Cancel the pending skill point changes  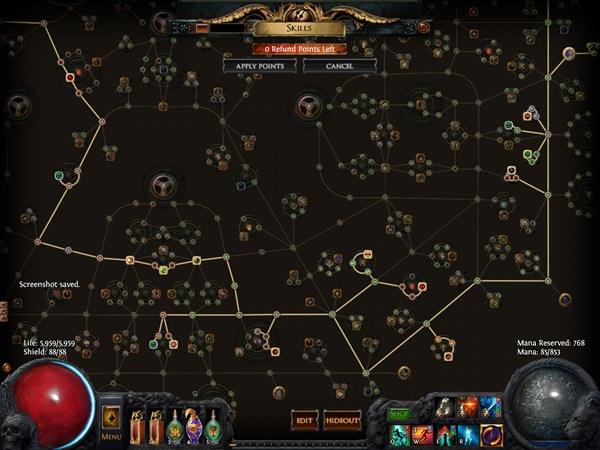click(339, 66)
